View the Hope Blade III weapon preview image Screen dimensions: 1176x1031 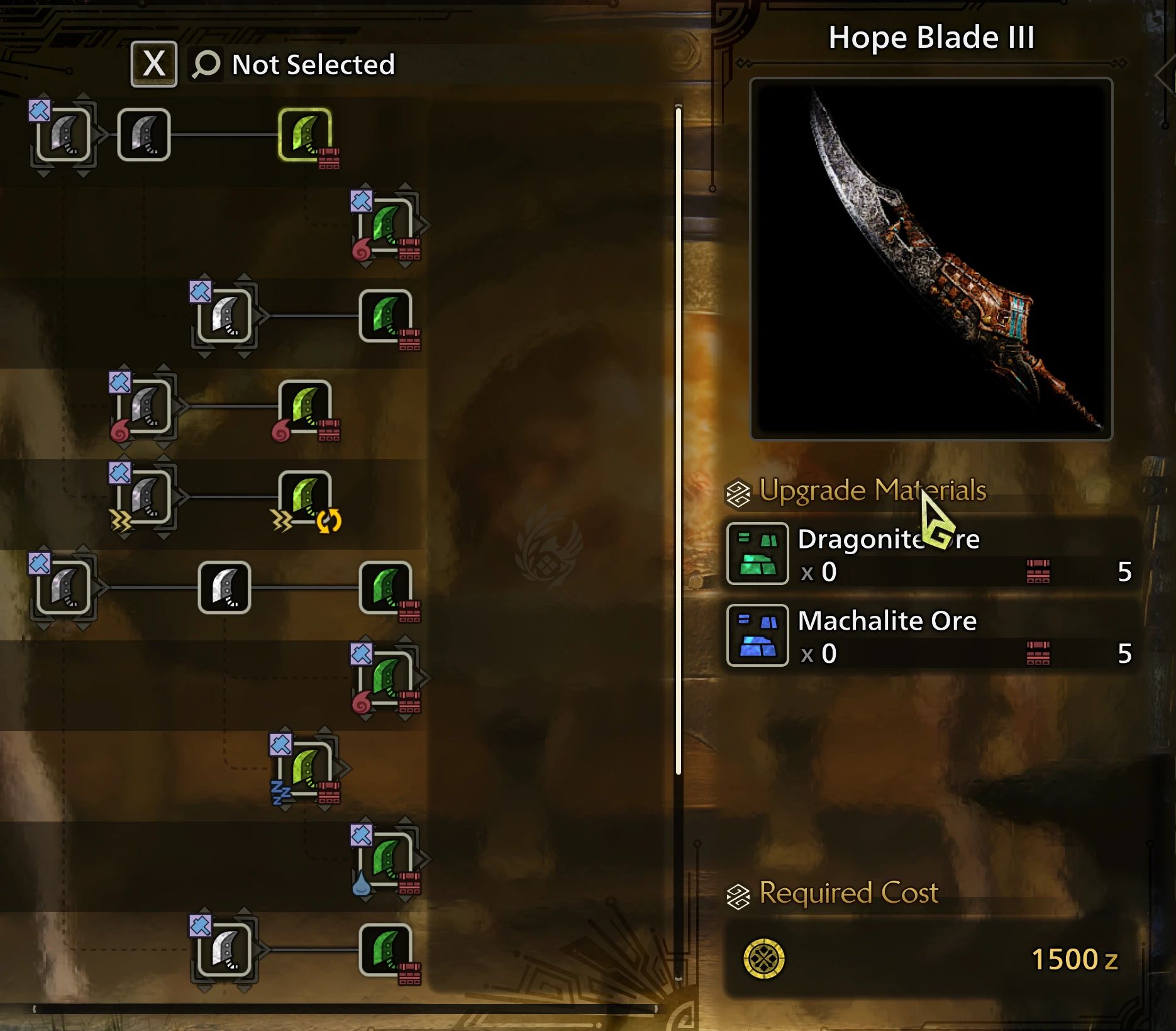(x=931, y=259)
